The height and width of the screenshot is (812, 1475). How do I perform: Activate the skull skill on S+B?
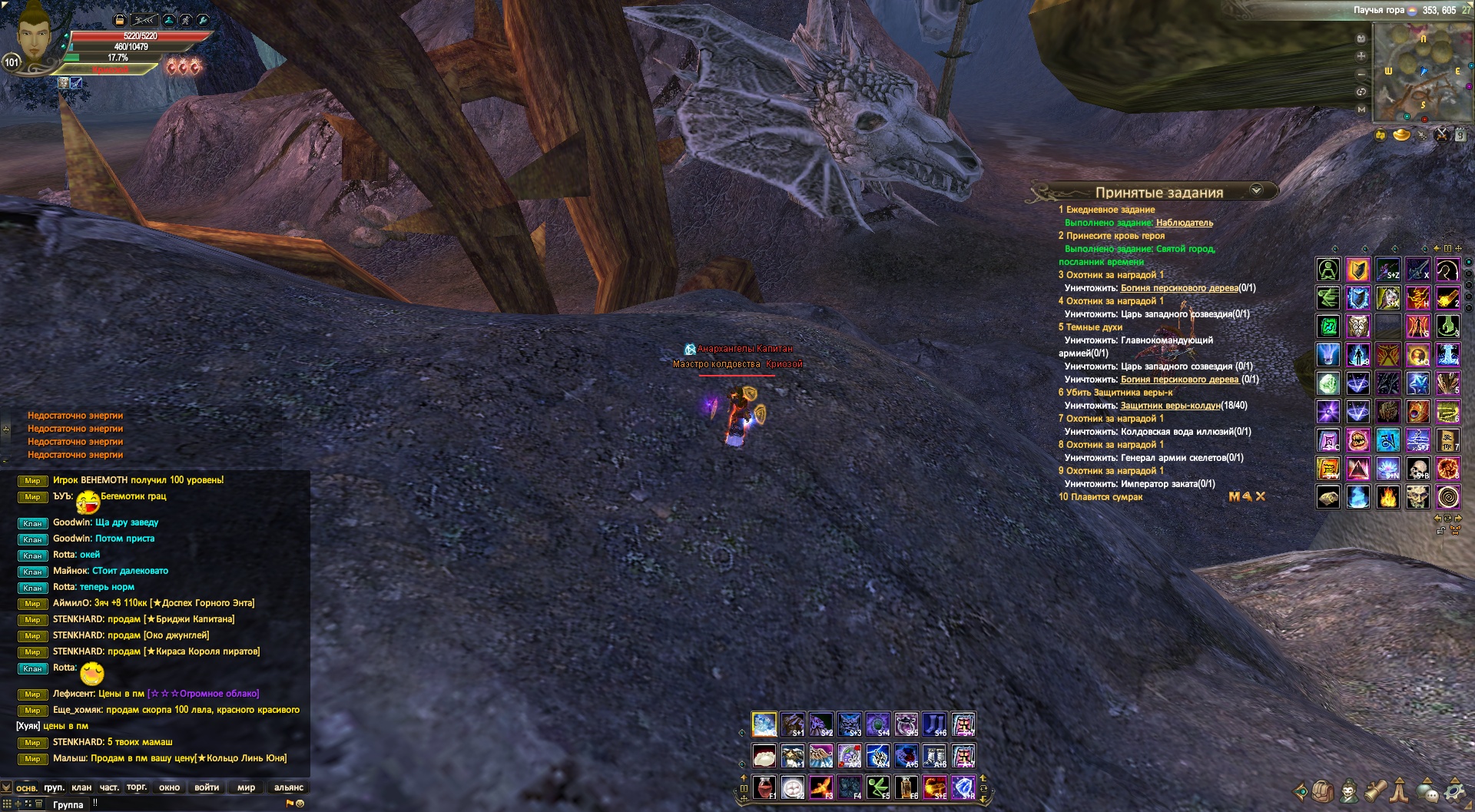pyautogui.click(x=1417, y=468)
